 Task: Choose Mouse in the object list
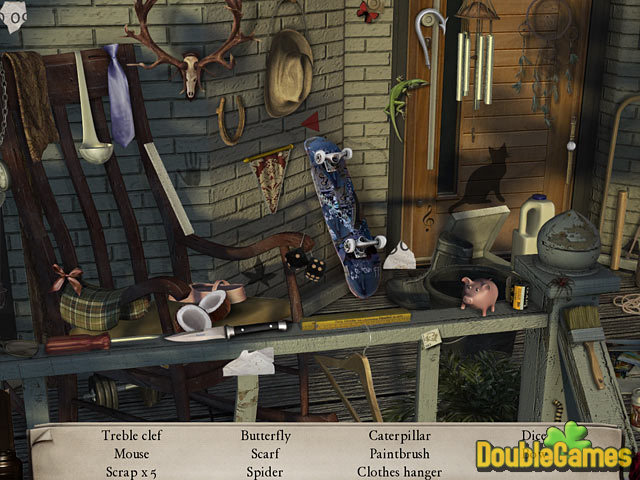[x=131, y=454]
